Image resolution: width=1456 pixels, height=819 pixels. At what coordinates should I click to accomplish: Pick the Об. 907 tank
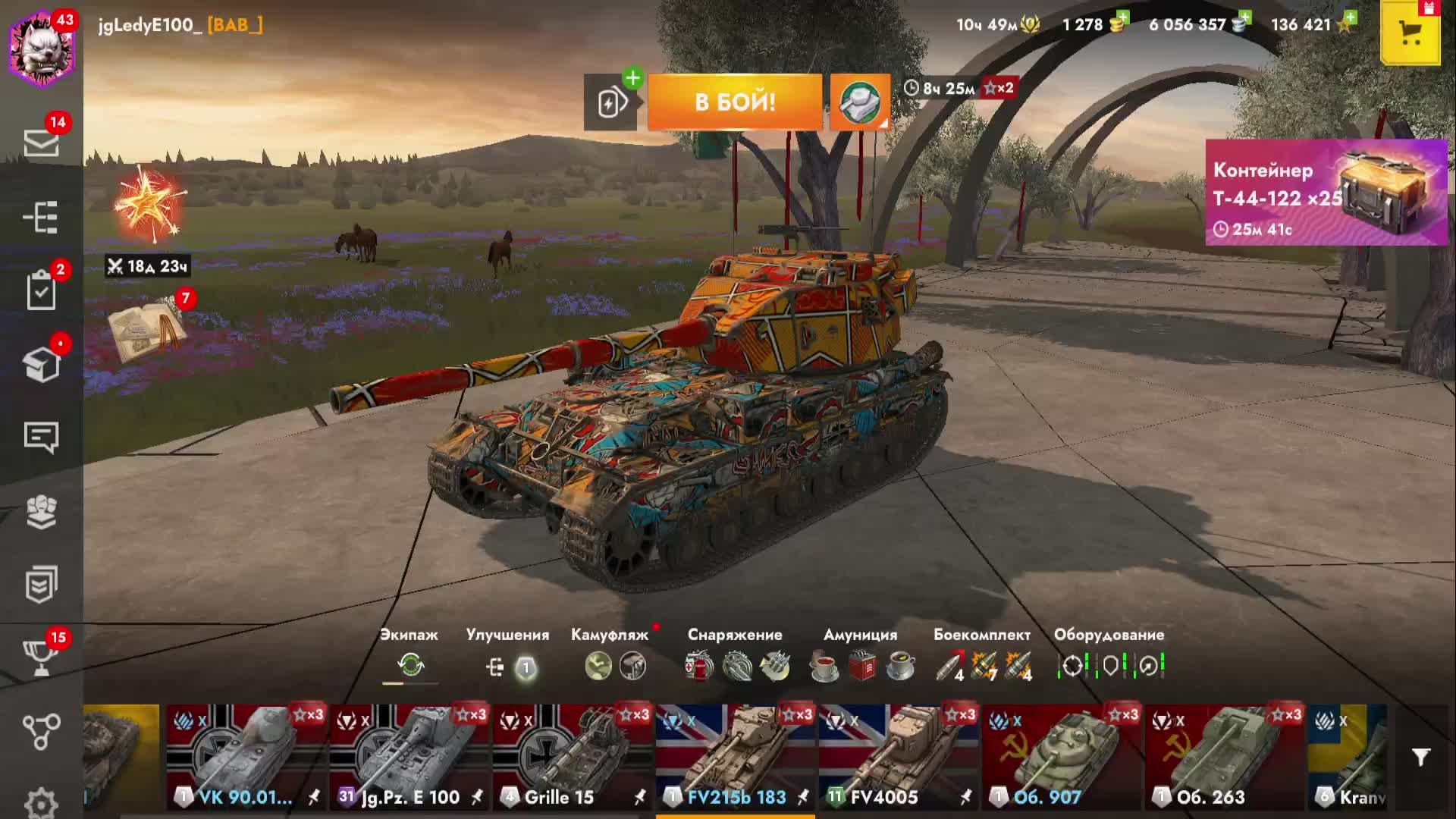[1062, 758]
